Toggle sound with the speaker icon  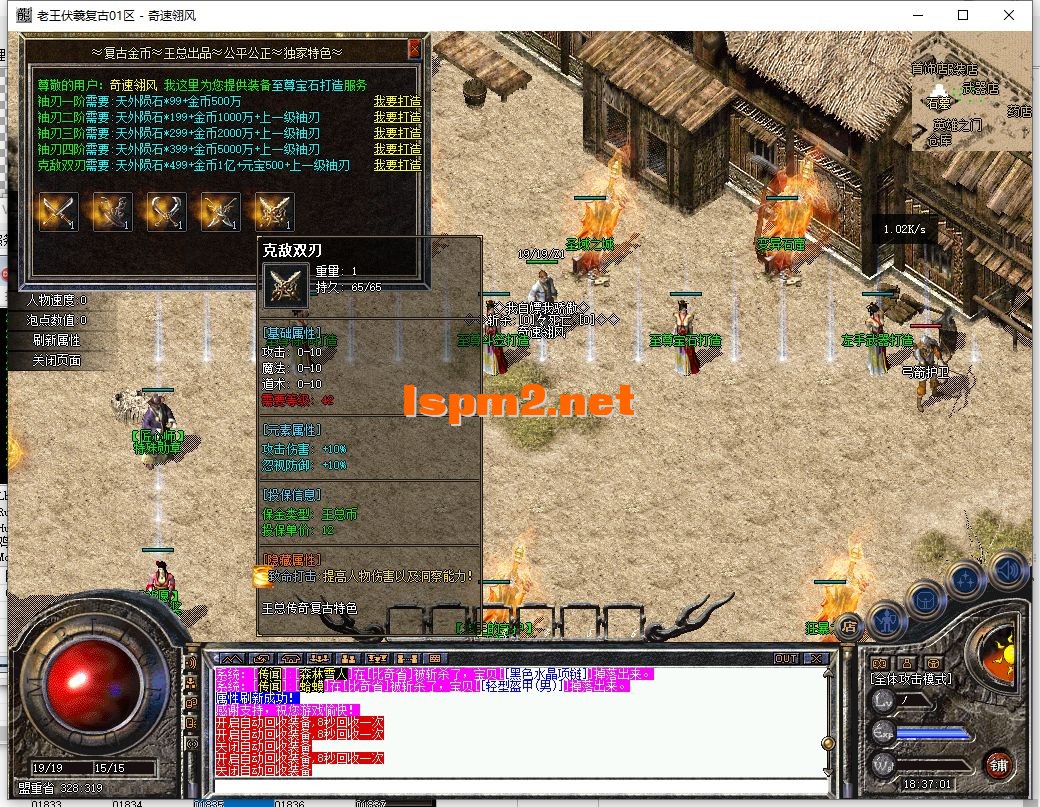click(x=1008, y=571)
